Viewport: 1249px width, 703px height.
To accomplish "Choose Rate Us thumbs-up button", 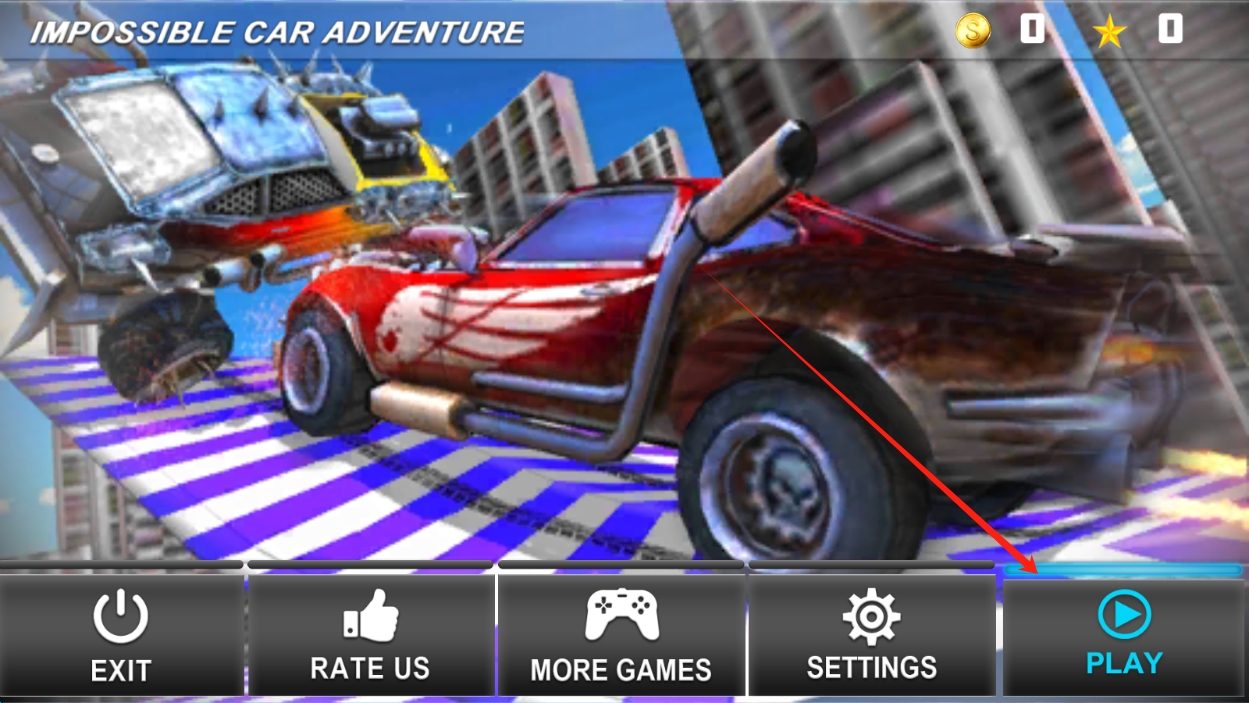I will 370,635.
